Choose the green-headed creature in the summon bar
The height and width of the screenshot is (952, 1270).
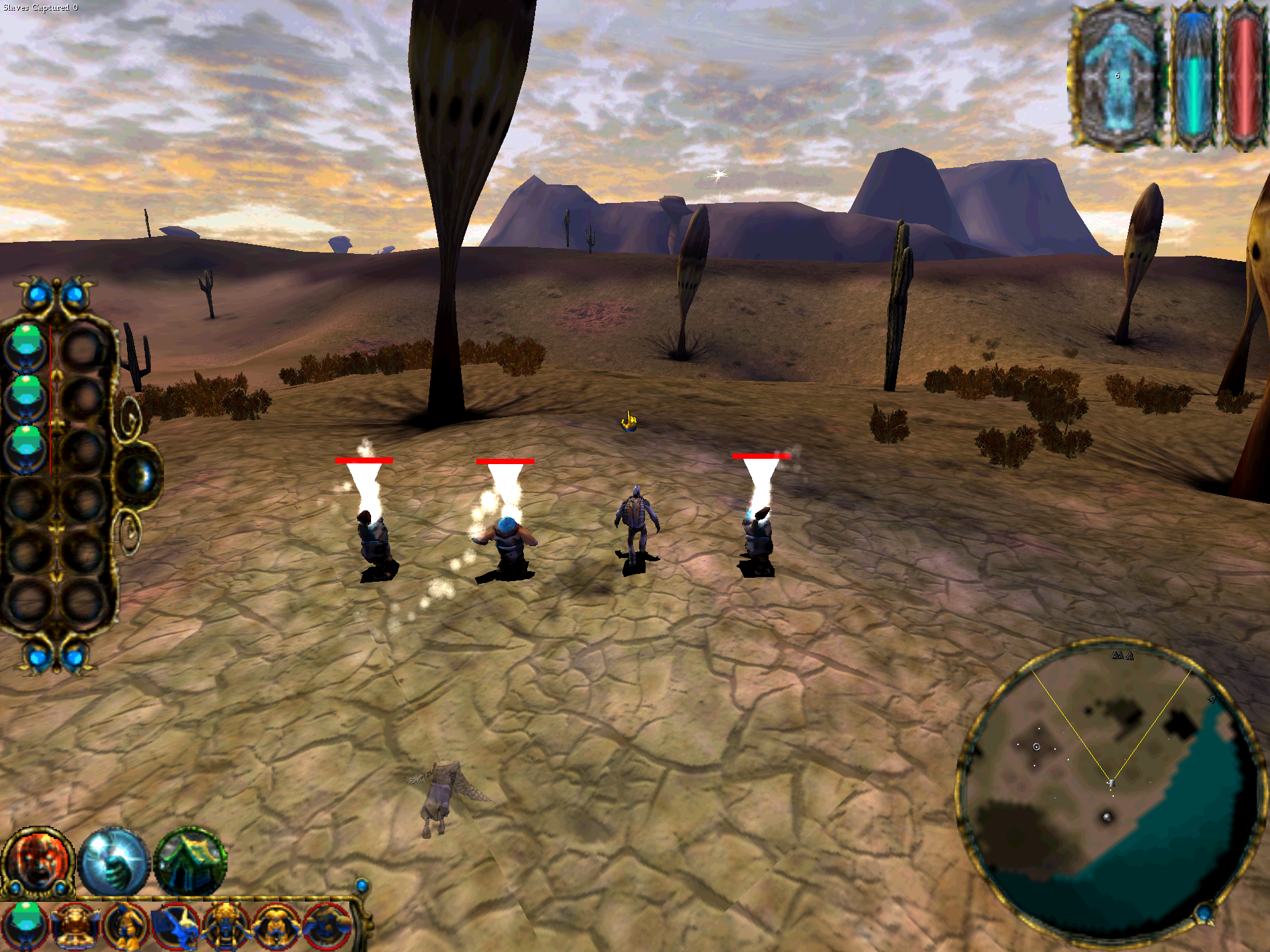click(x=25, y=925)
